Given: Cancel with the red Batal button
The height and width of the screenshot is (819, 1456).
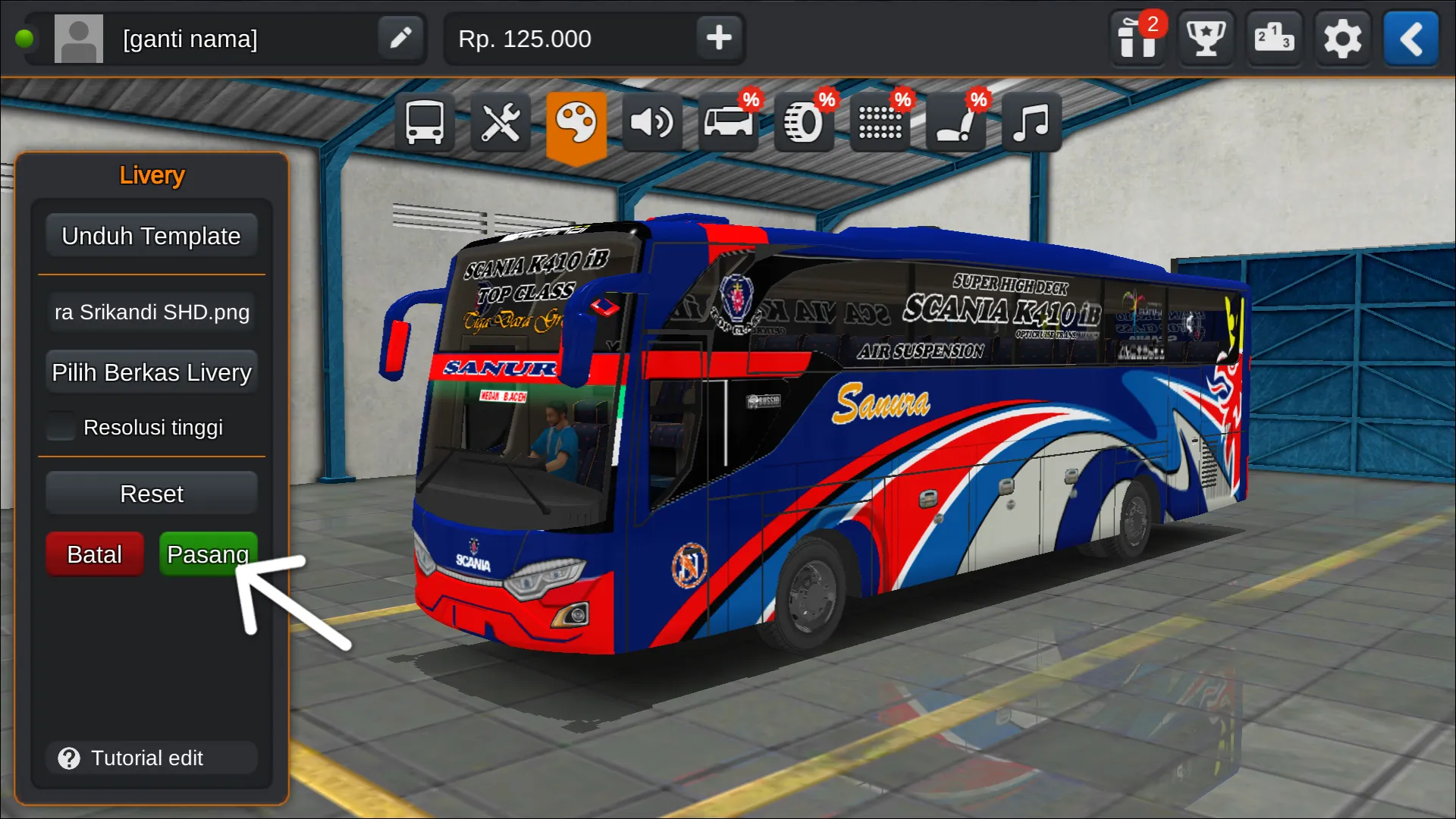Looking at the screenshot, I should coord(94,554).
